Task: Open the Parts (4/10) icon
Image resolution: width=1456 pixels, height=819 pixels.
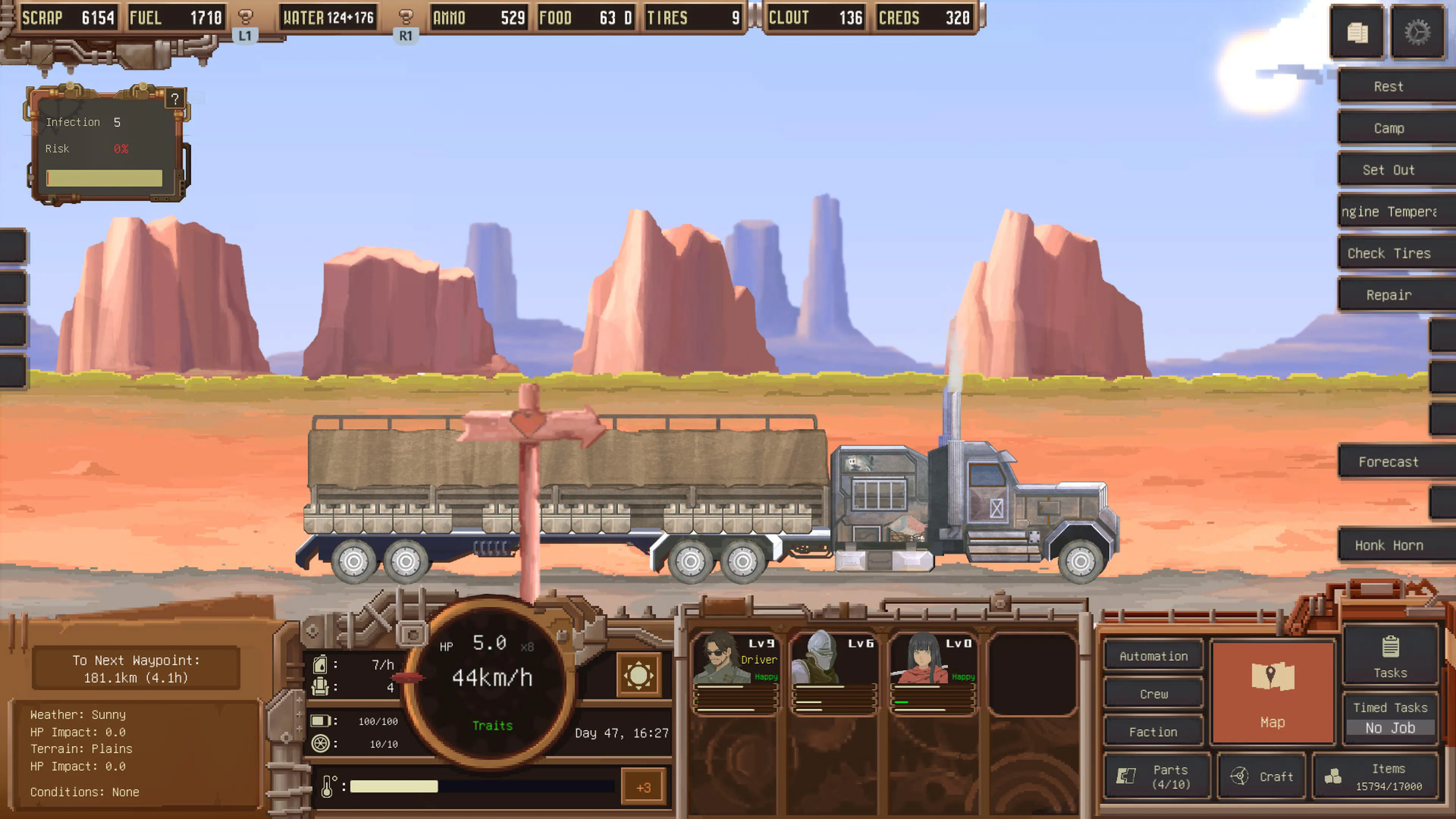Action: click(x=1156, y=776)
